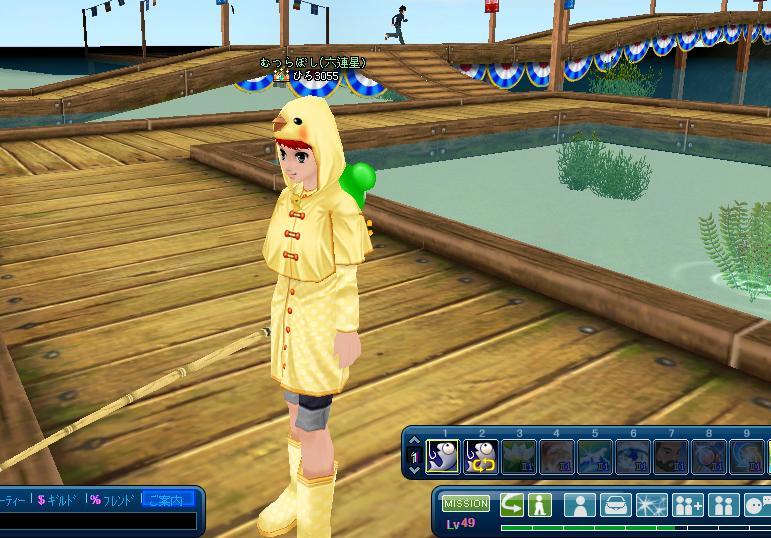
Task: Open the two-person community button
Action: click(723, 504)
